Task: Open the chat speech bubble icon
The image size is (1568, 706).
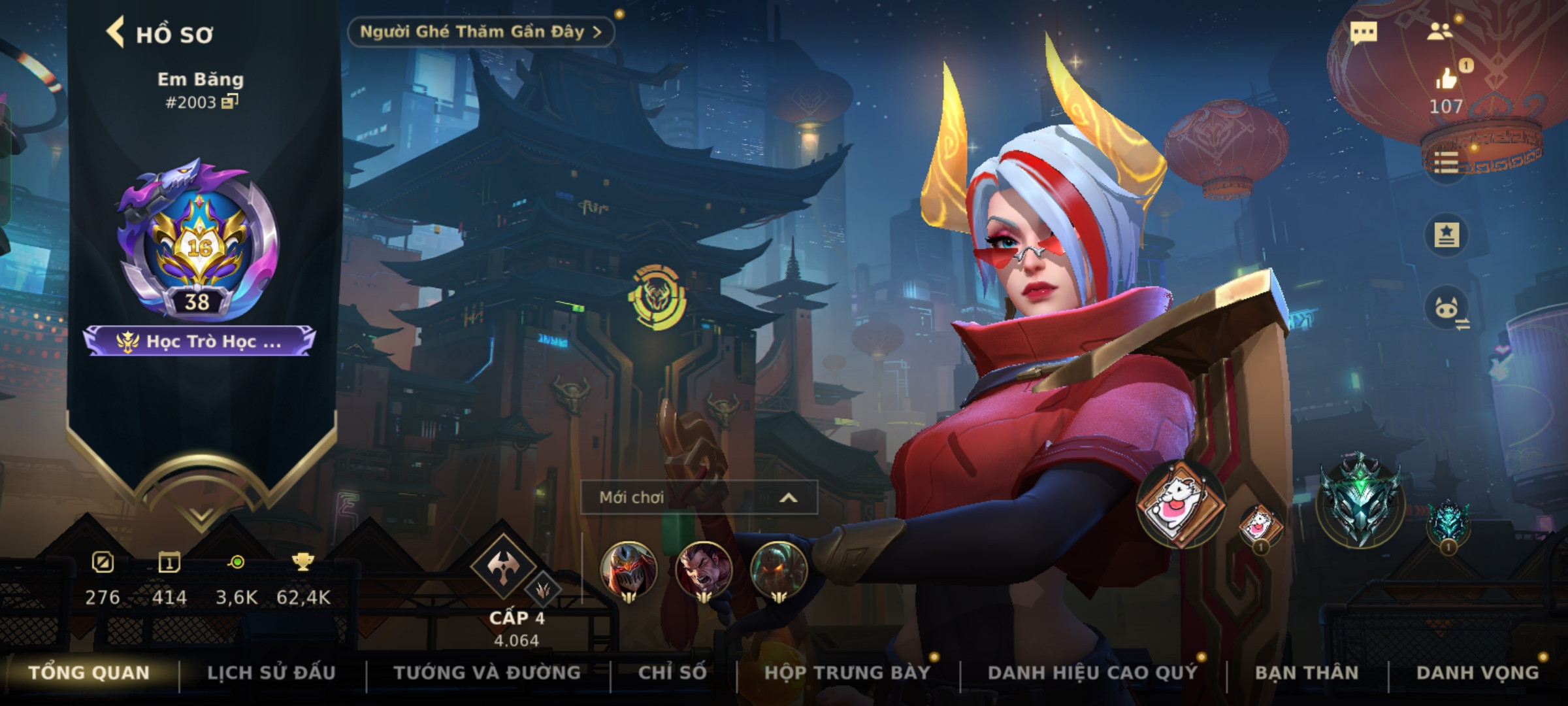Action: click(x=1364, y=32)
